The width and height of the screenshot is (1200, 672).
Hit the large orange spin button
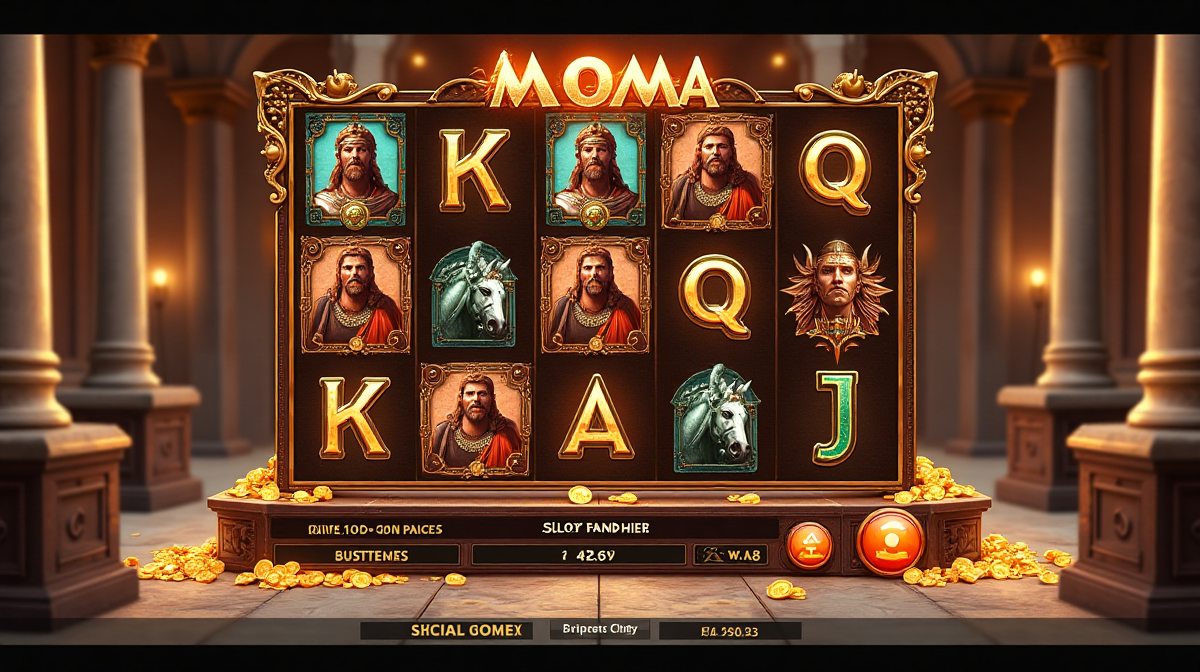click(x=890, y=542)
